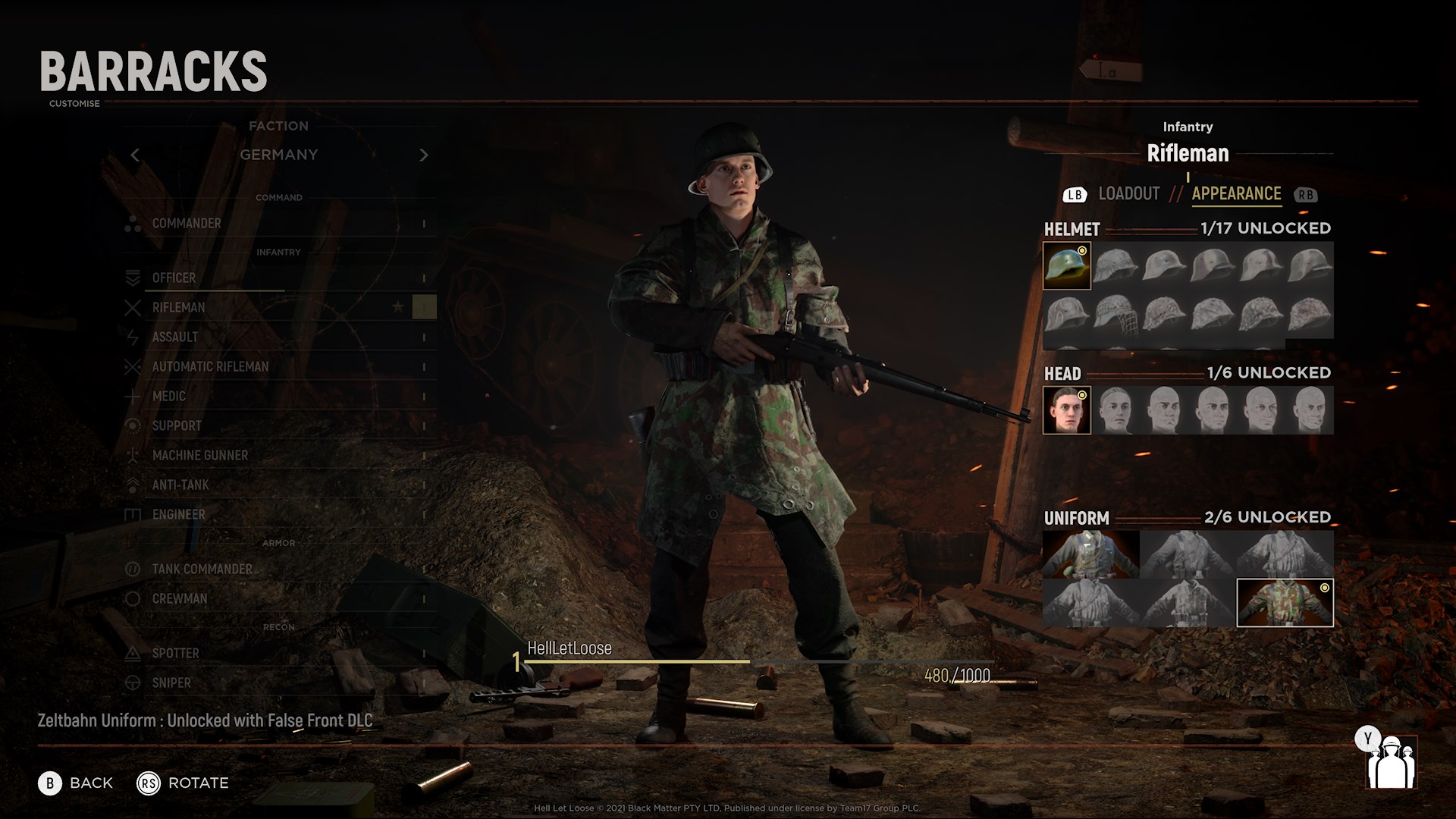This screenshot has width=1456, height=819.
Task: Select the Anti-Tank role
Action: coord(180,485)
